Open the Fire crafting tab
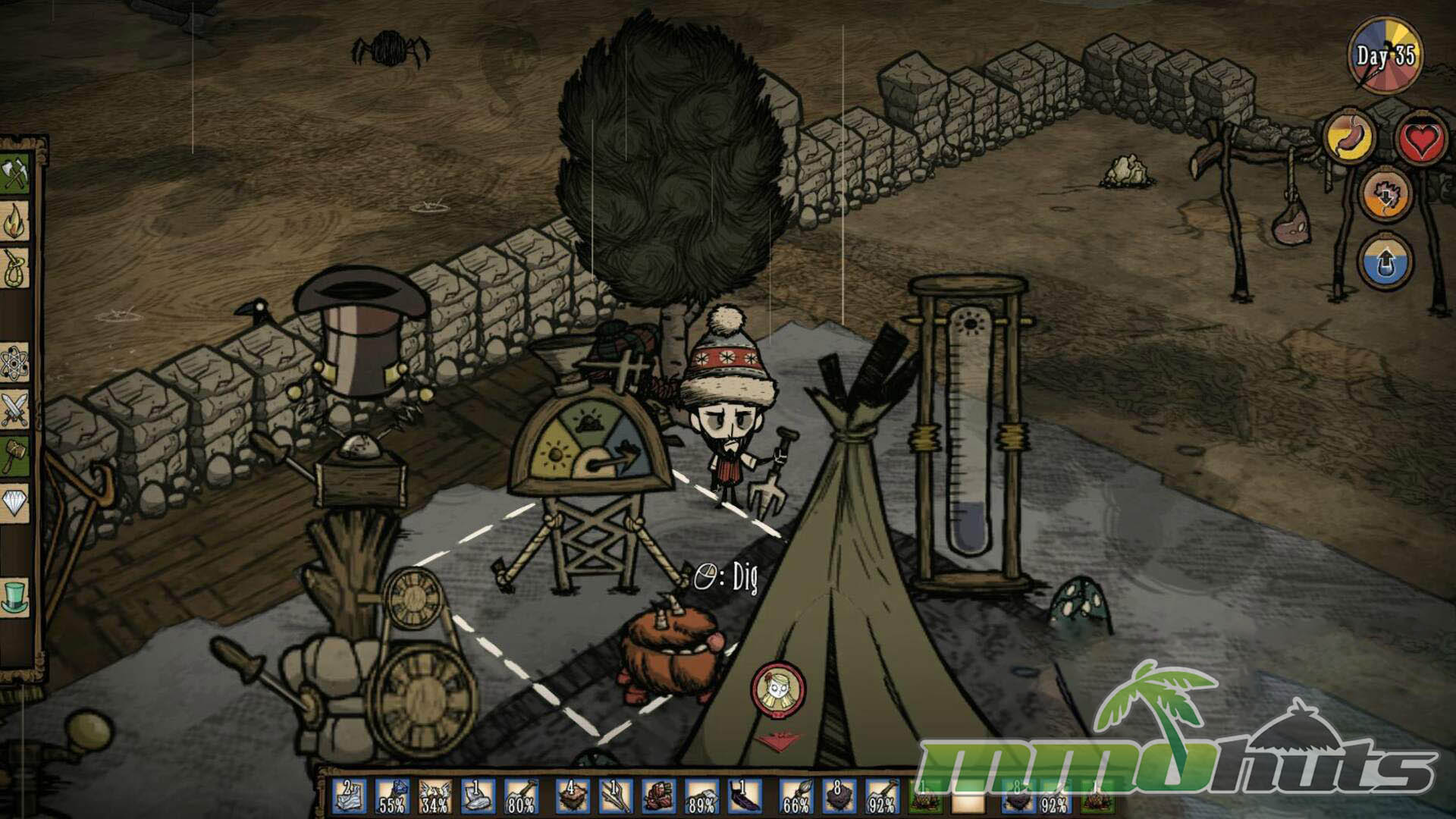The width and height of the screenshot is (1456, 819). point(14,222)
